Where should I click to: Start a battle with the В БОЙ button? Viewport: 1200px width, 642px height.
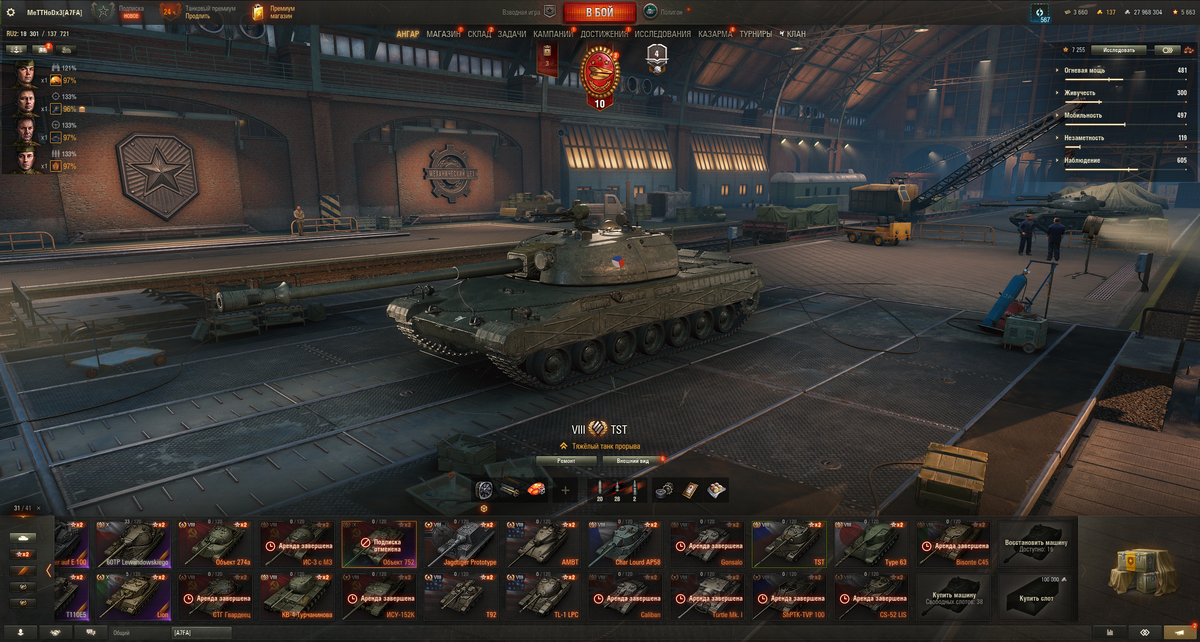[599, 12]
